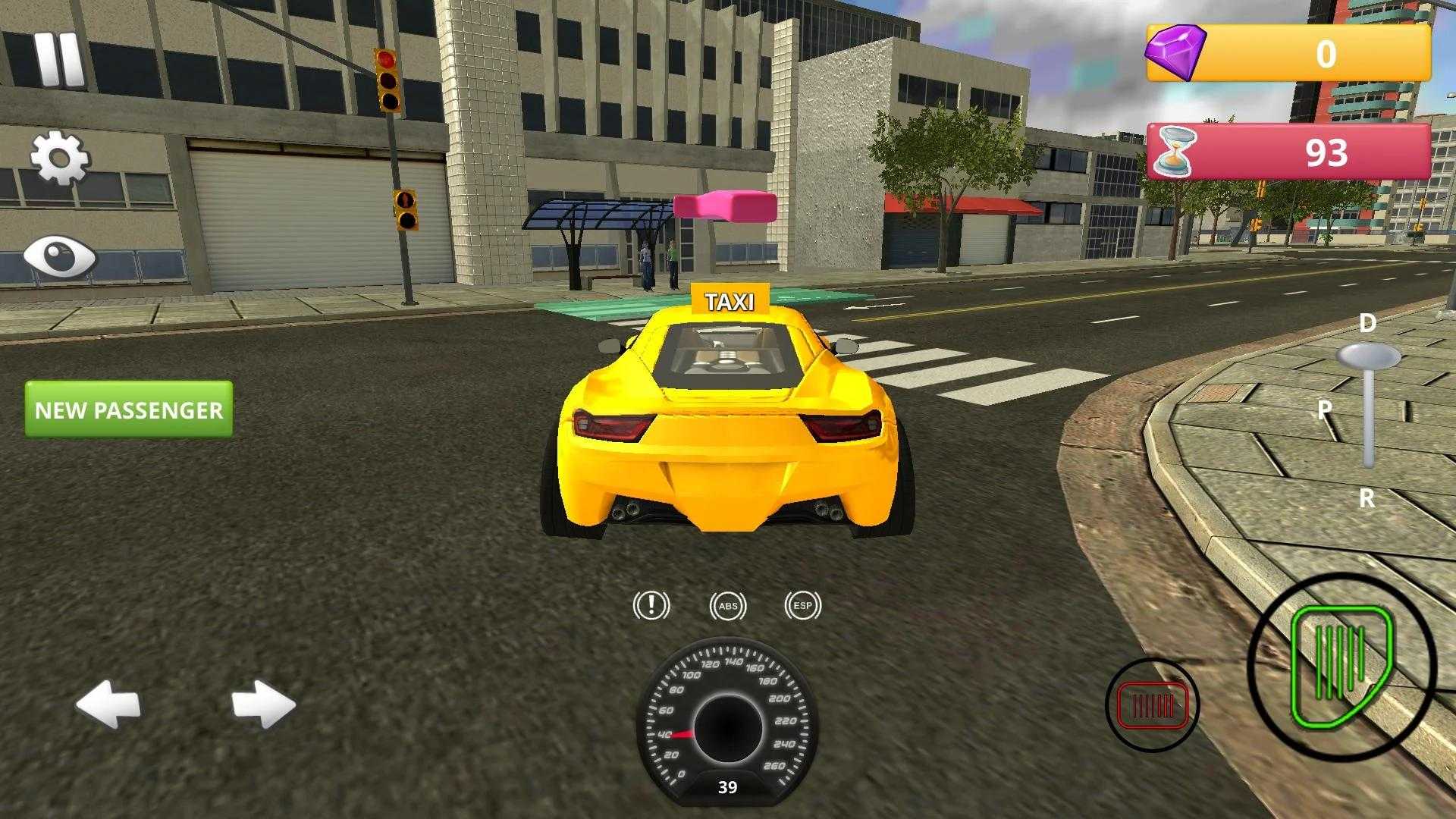Open the gear settings menu
1456x819 pixels.
click(59, 158)
